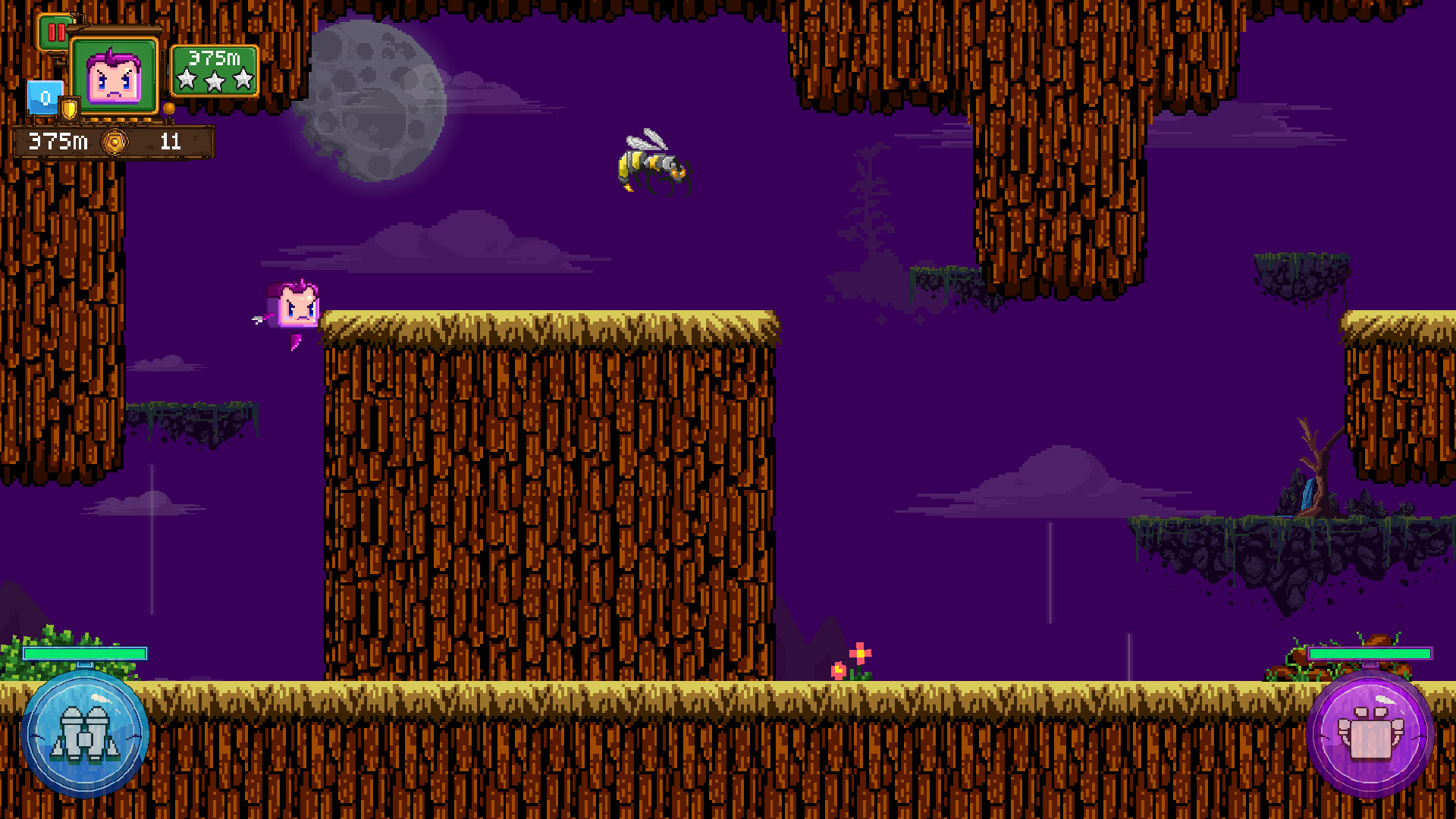Pause the game with the pause button
The width and height of the screenshot is (1456, 819).
pos(58,32)
